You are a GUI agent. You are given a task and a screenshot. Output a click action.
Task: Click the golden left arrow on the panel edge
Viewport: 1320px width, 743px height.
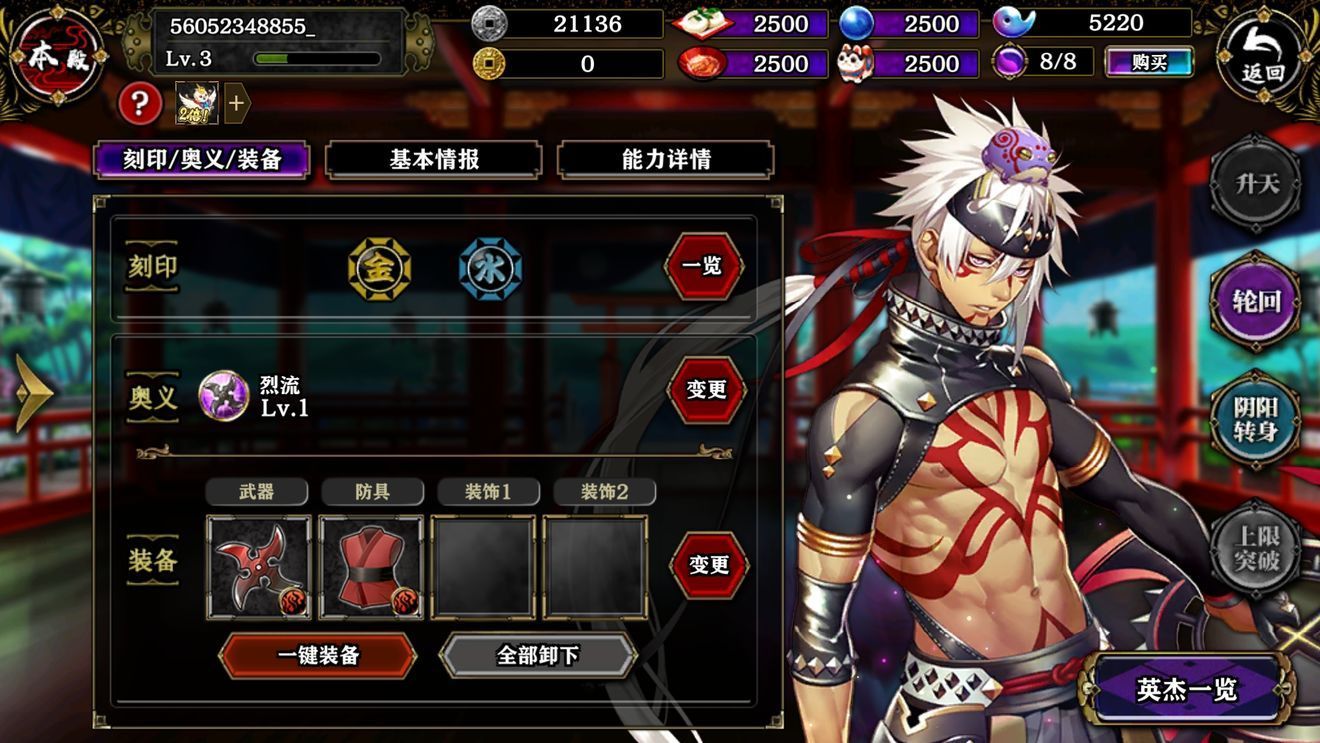[x=33, y=393]
